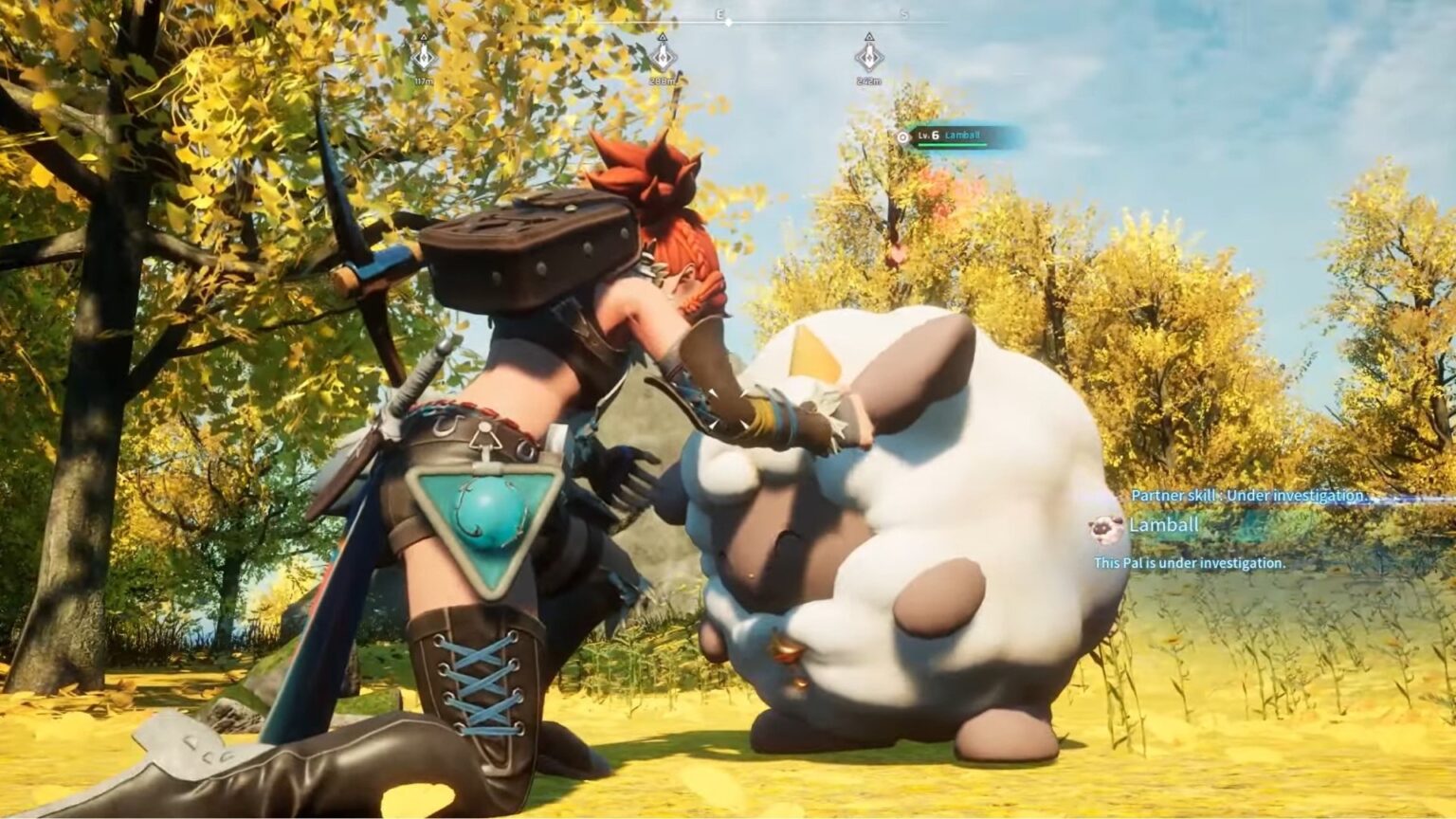
Task: Click 'This Pal is under investigation.' message
Action: (x=1191, y=562)
